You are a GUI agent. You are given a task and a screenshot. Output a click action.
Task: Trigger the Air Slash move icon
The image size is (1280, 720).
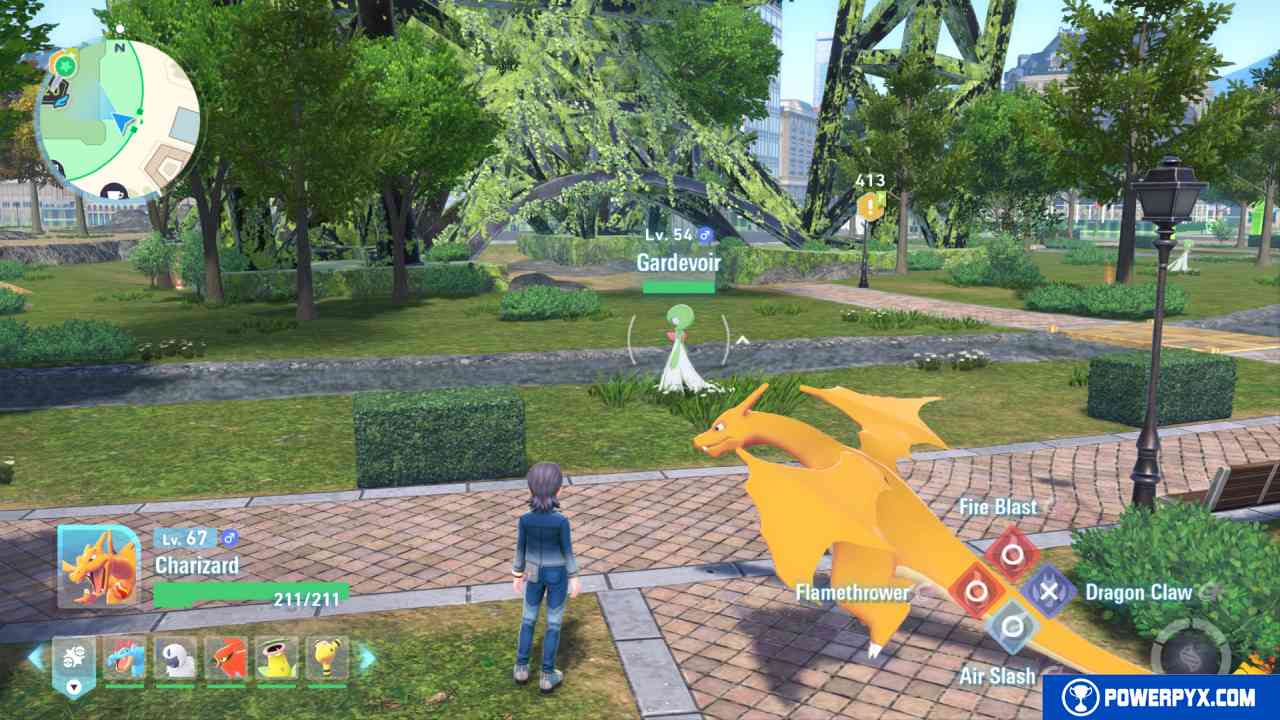(1012, 626)
